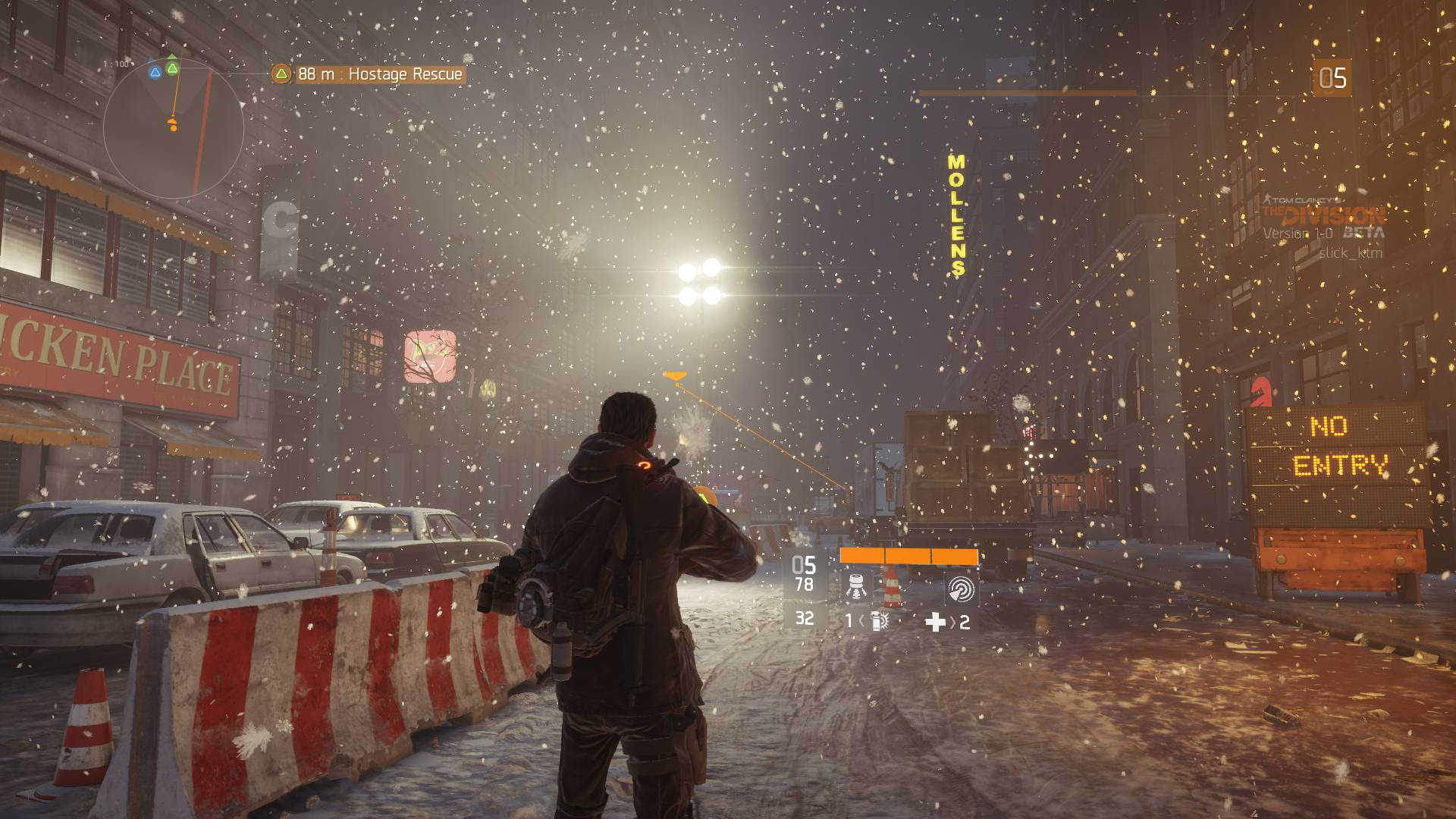Viewport: 1456px width, 819px height.
Task: Click the ammo counter showing 05 / 78
Action: [803, 573]
